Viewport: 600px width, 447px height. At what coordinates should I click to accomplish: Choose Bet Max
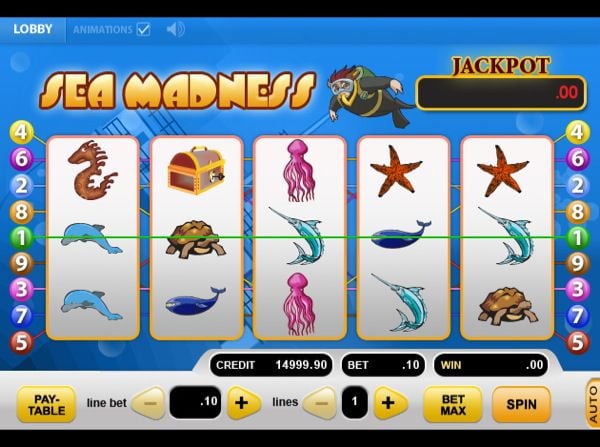(452, 404)
